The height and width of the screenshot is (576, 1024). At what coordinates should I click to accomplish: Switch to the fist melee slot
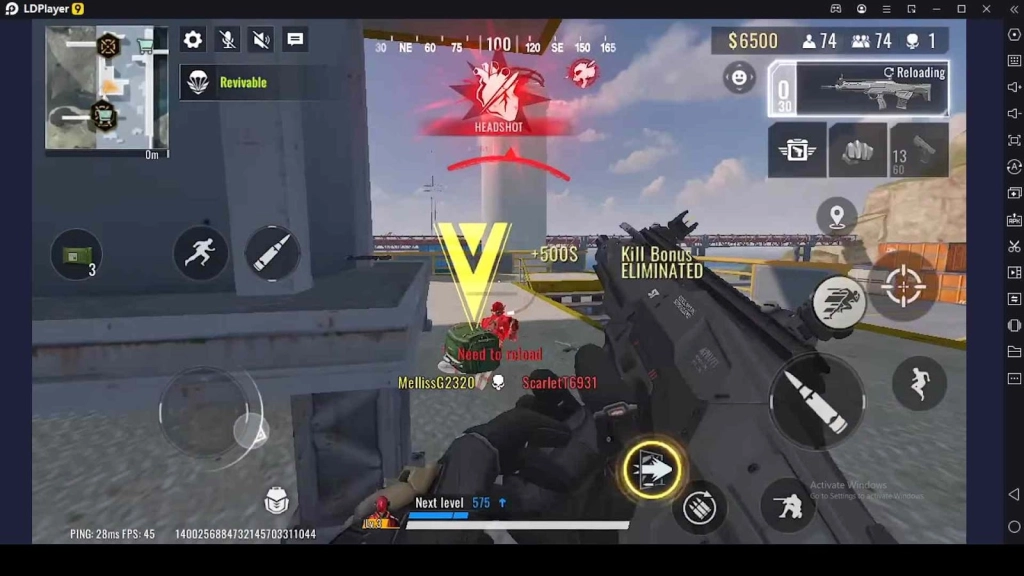[x=857, y=150]
